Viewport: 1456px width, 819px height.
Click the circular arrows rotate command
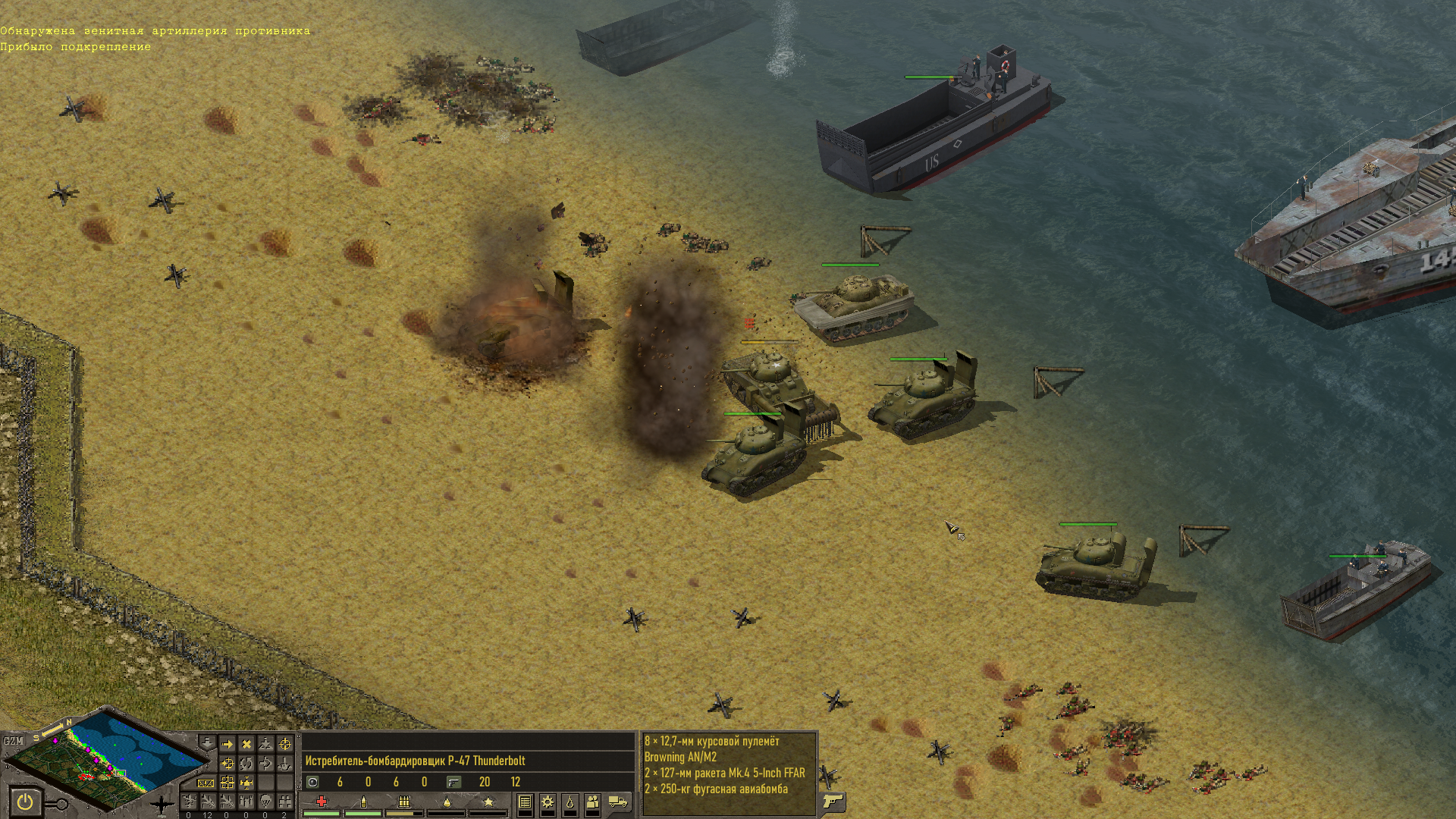(x=246, y=764)
